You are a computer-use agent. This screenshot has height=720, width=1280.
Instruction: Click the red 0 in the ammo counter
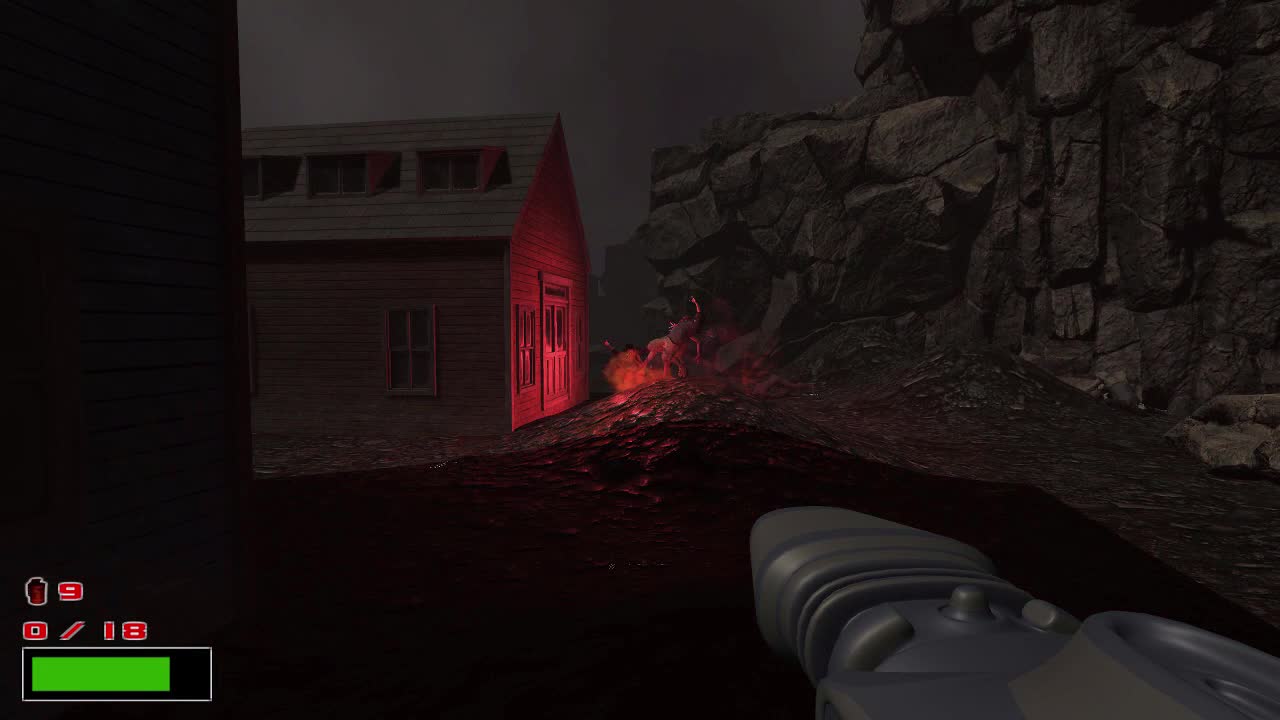click(x=37, y=631)
